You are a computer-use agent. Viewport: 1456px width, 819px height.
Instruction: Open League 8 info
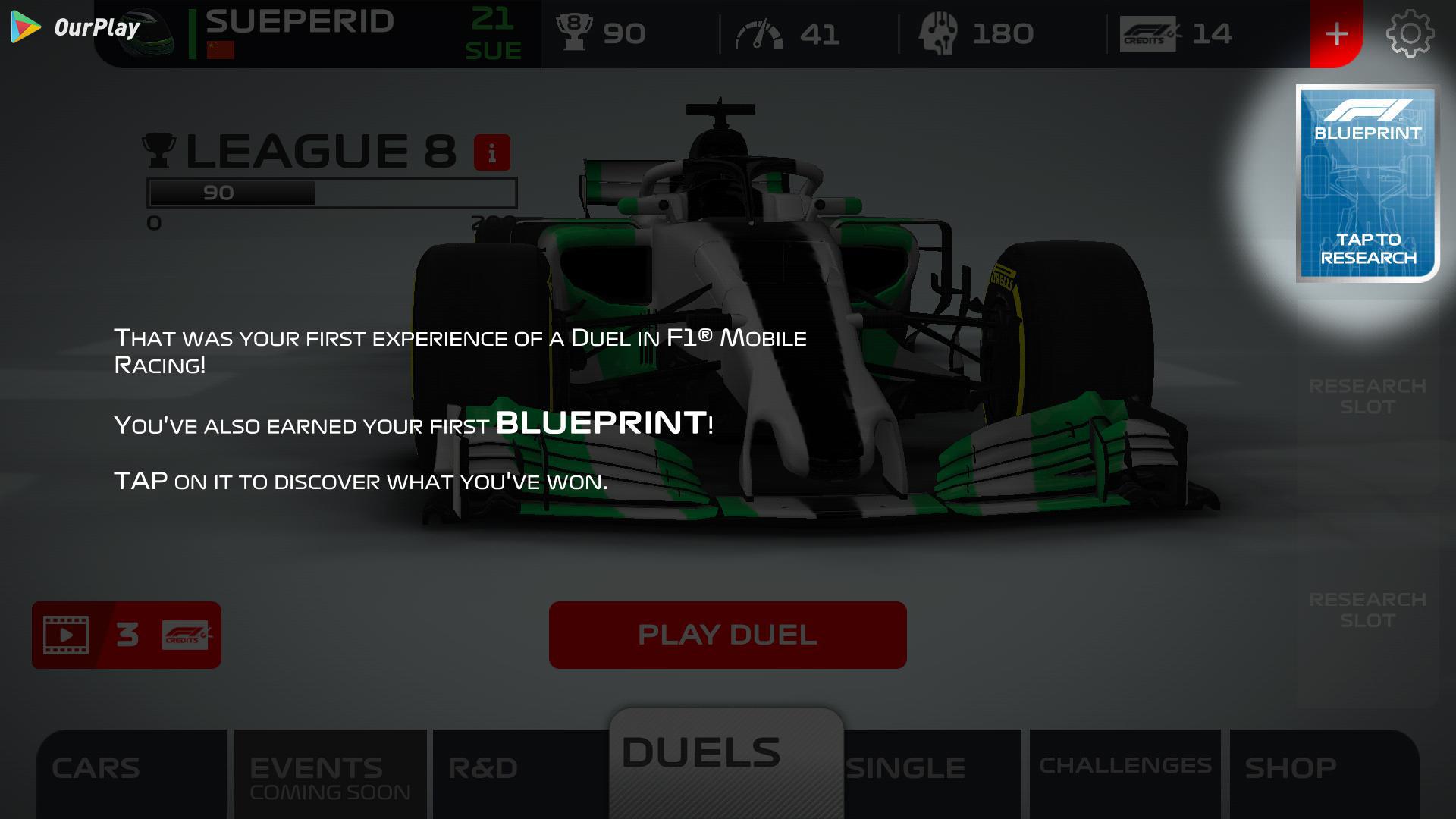(x=491, y=153)
